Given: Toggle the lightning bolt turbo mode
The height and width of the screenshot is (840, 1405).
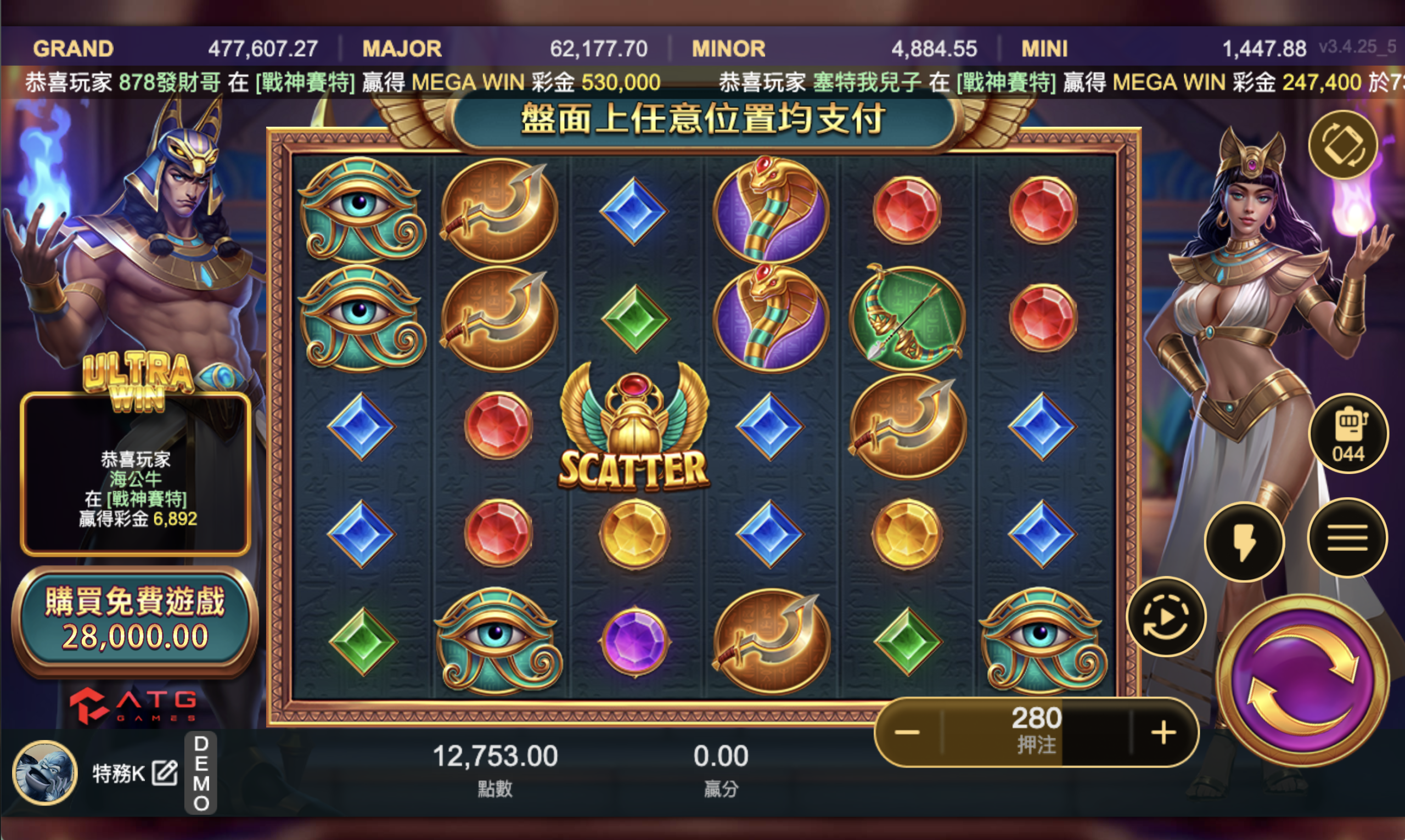Looking at the screenshot, I should [1244, 541].
